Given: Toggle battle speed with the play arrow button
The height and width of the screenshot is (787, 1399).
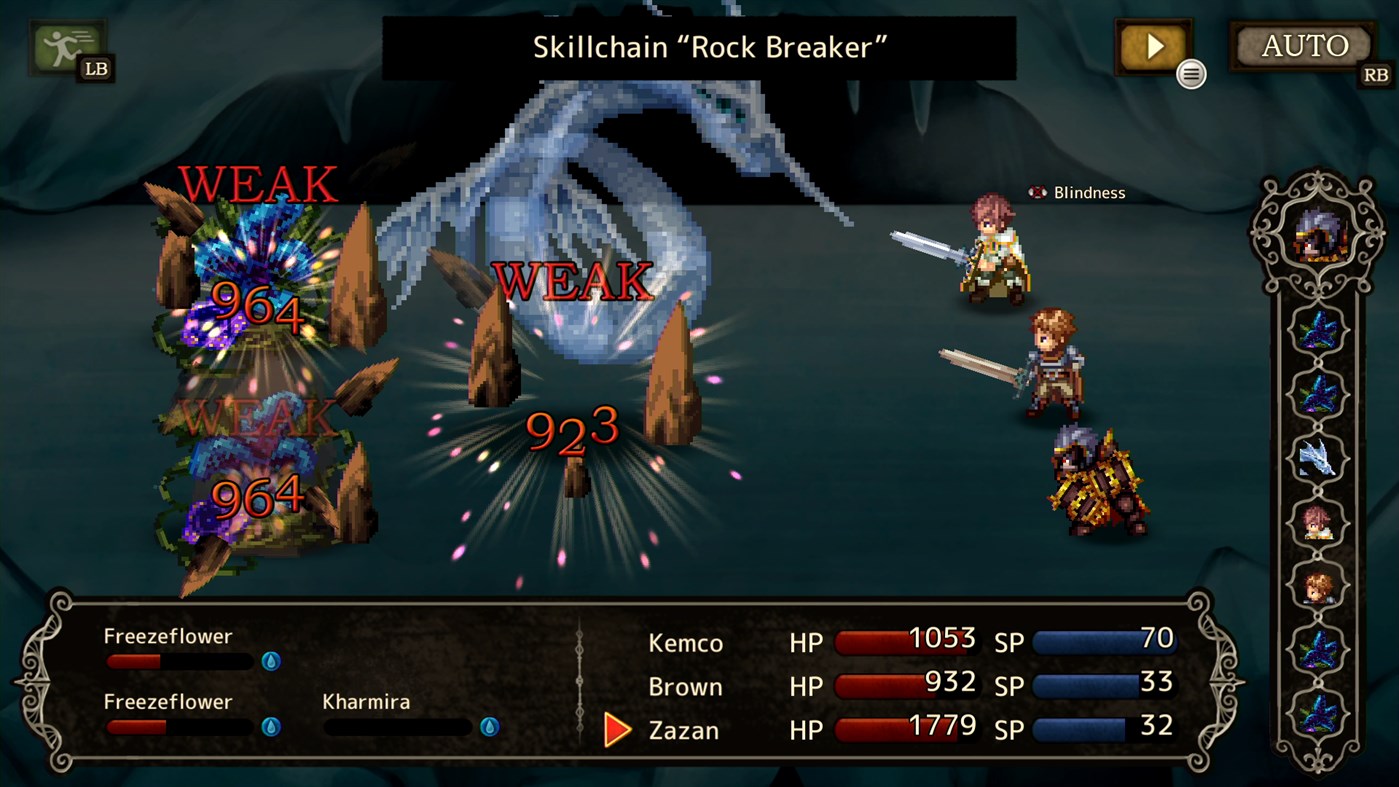Looking at the screenshot, I should (1152, 44).
